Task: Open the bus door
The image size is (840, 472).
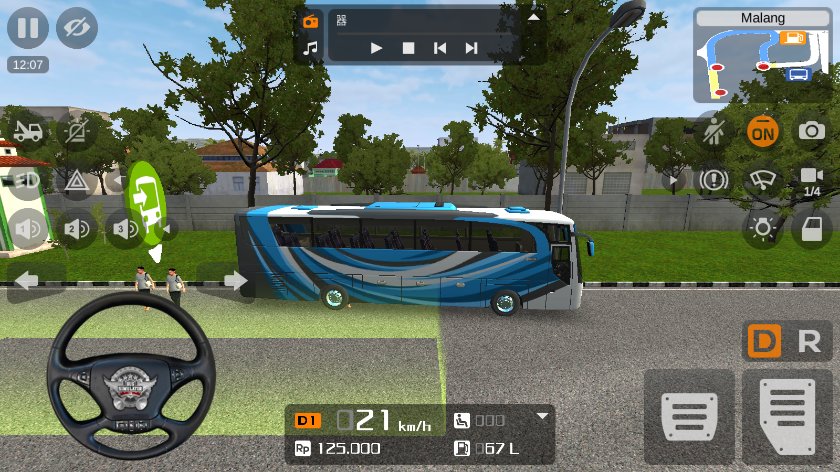Action: [x=811, y=229]
